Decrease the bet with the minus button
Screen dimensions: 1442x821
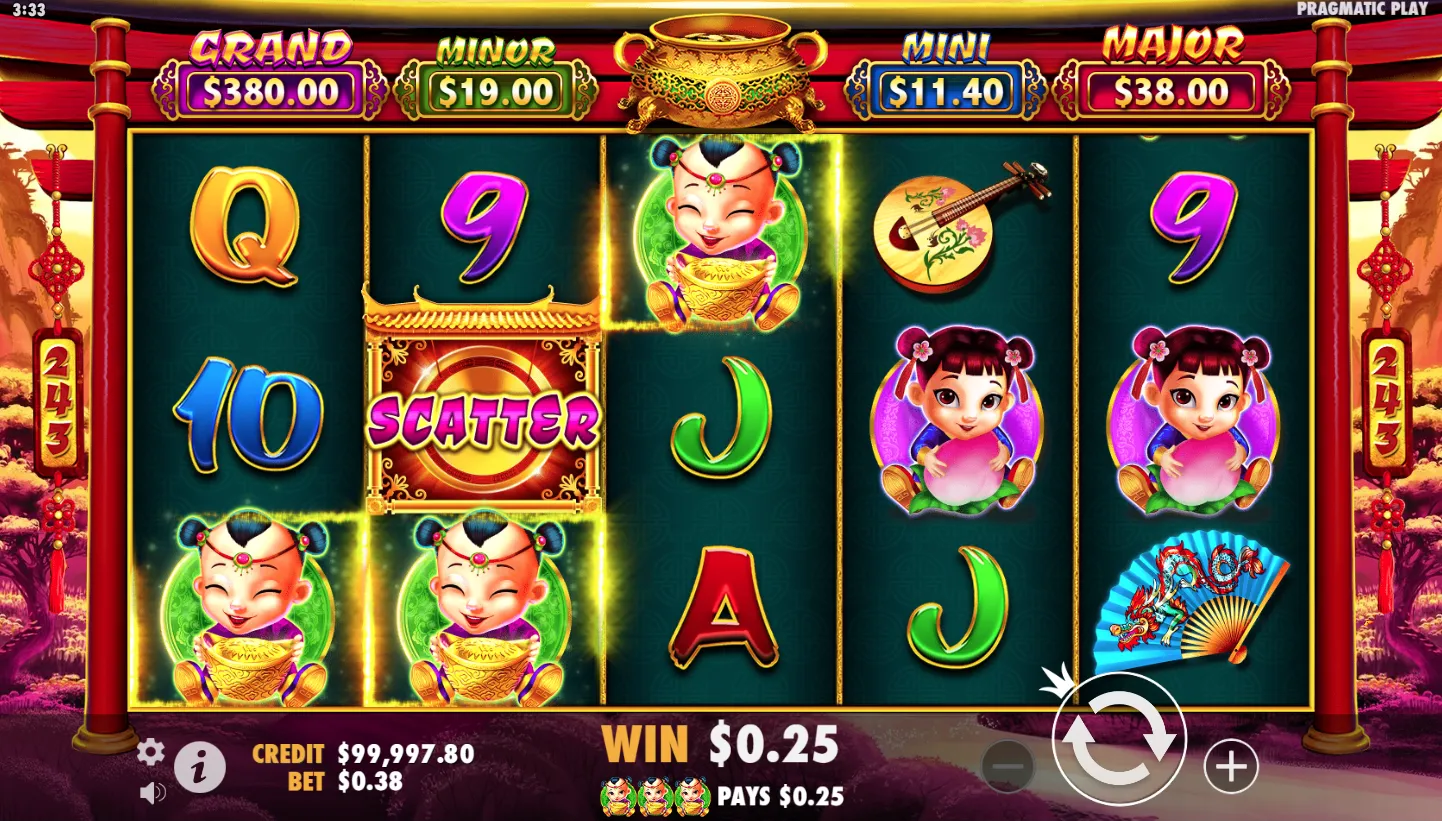(1008, 767)
